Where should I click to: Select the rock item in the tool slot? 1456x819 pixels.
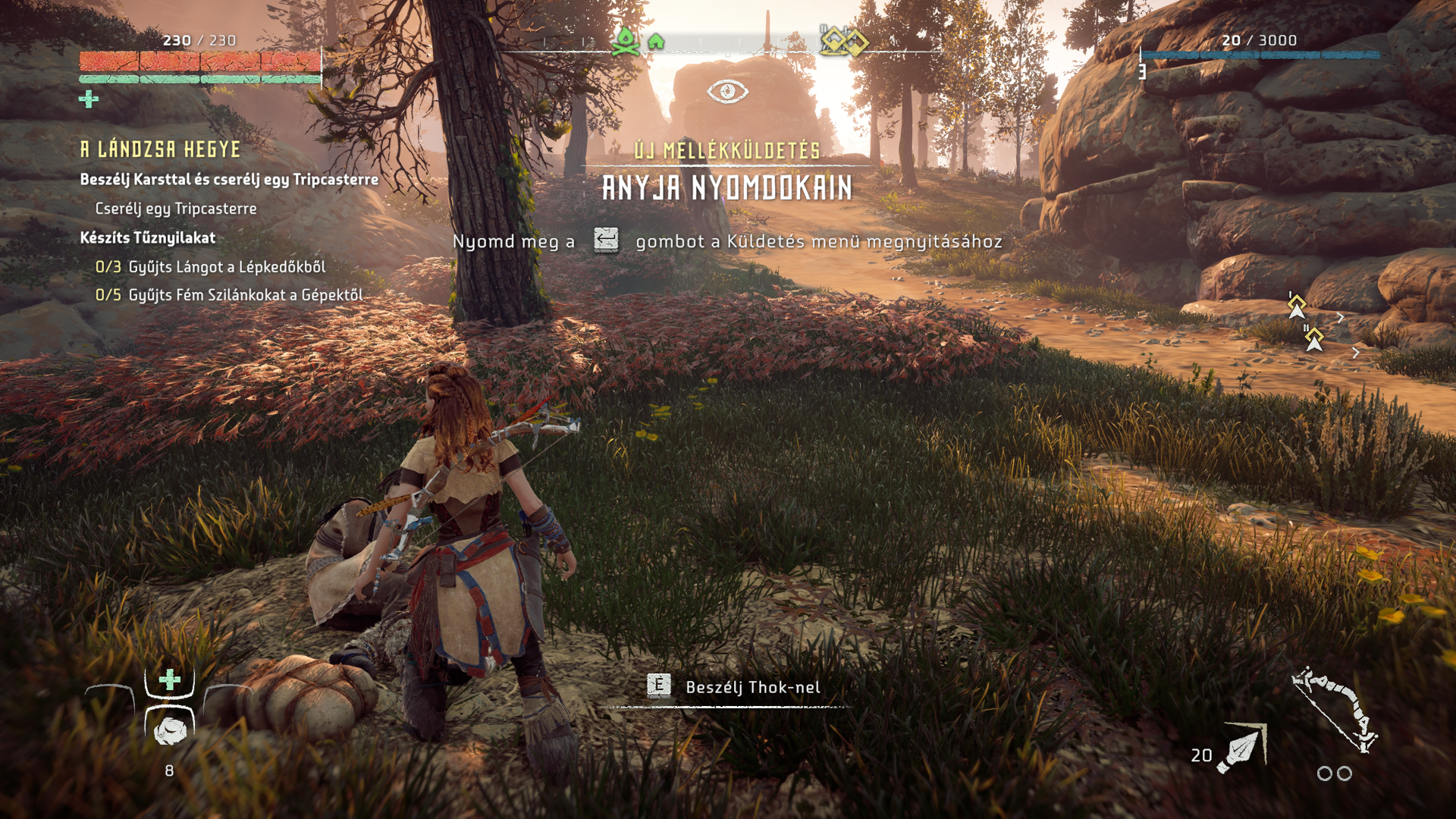pos(170,730)
